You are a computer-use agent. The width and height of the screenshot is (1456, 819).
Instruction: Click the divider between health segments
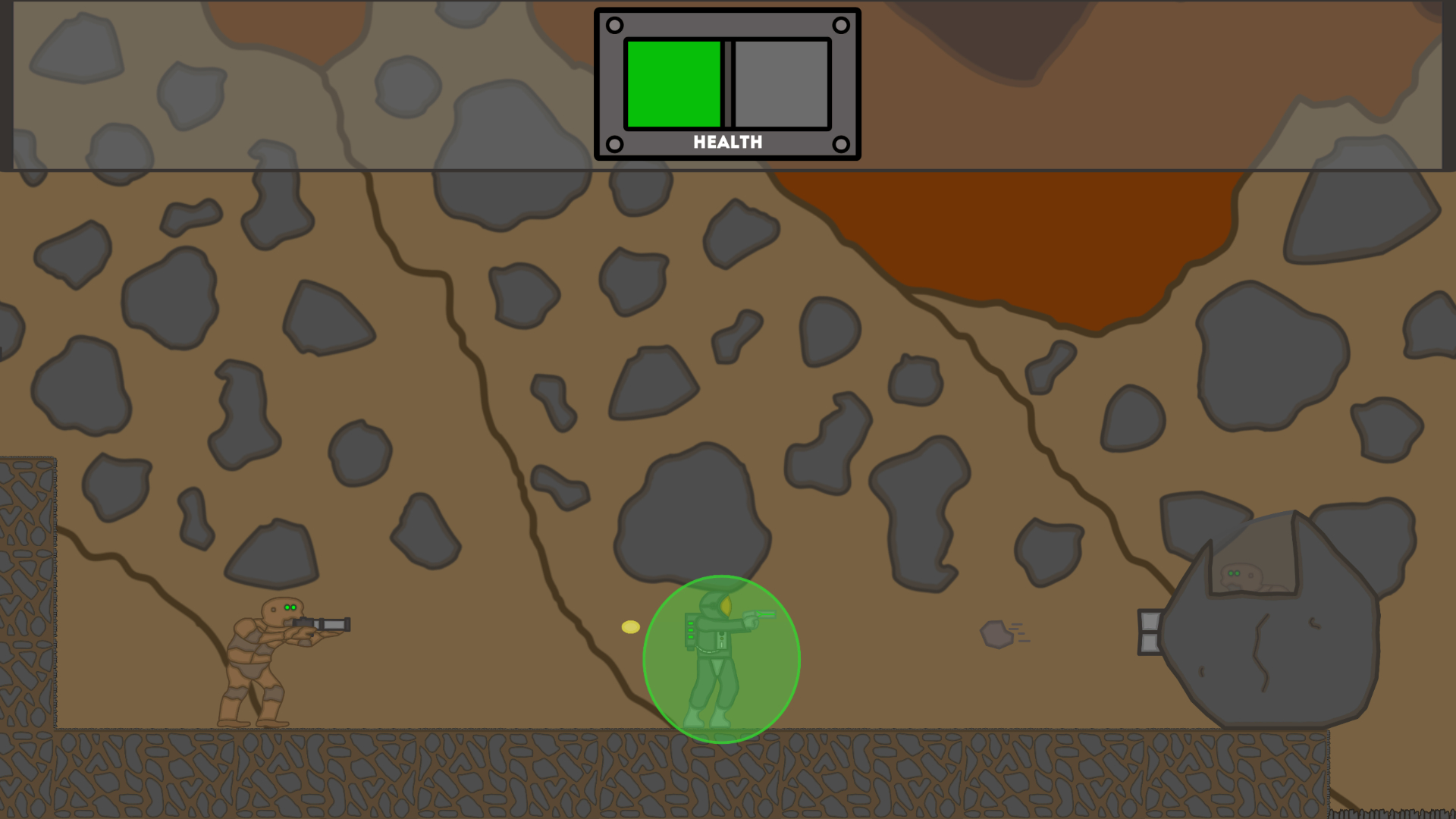[x=729, y=83]
